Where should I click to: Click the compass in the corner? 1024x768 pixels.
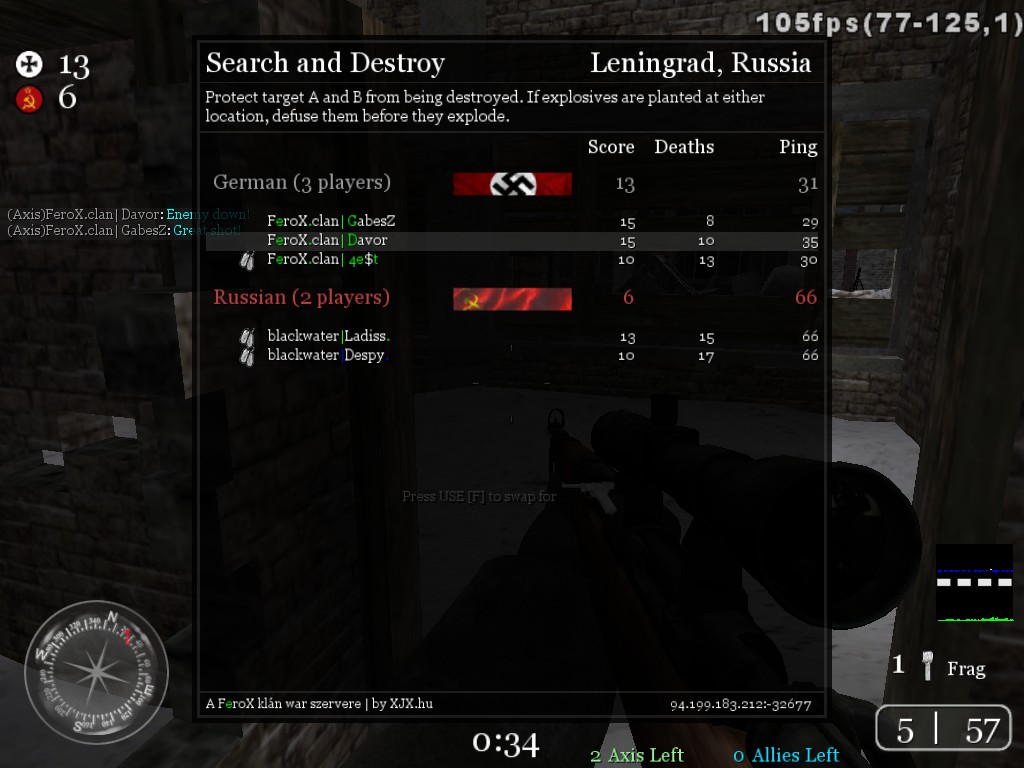click(96, 672)
